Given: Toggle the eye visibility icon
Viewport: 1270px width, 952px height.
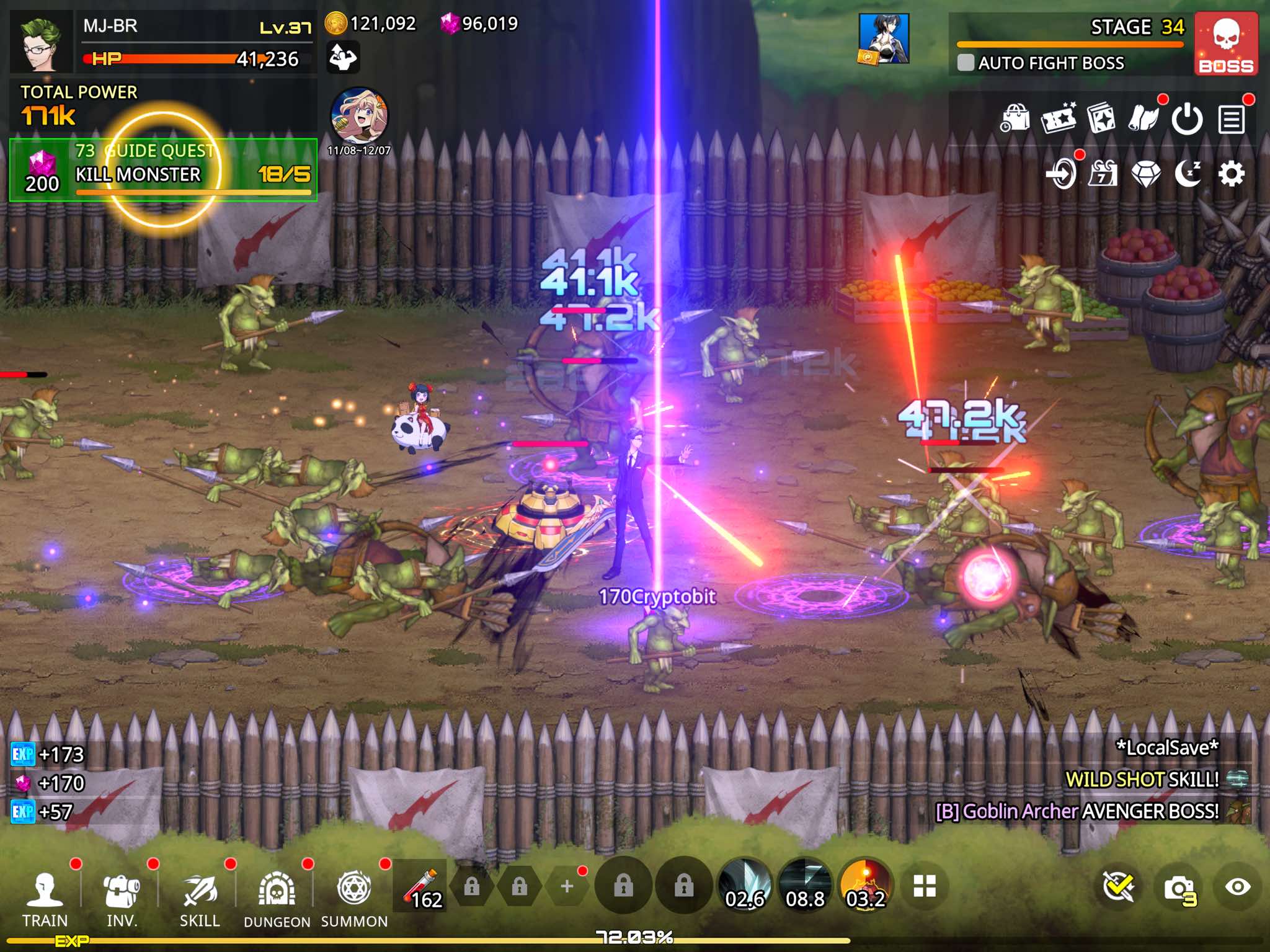Looking at the screenshot, I should (x=1237, y=887).
